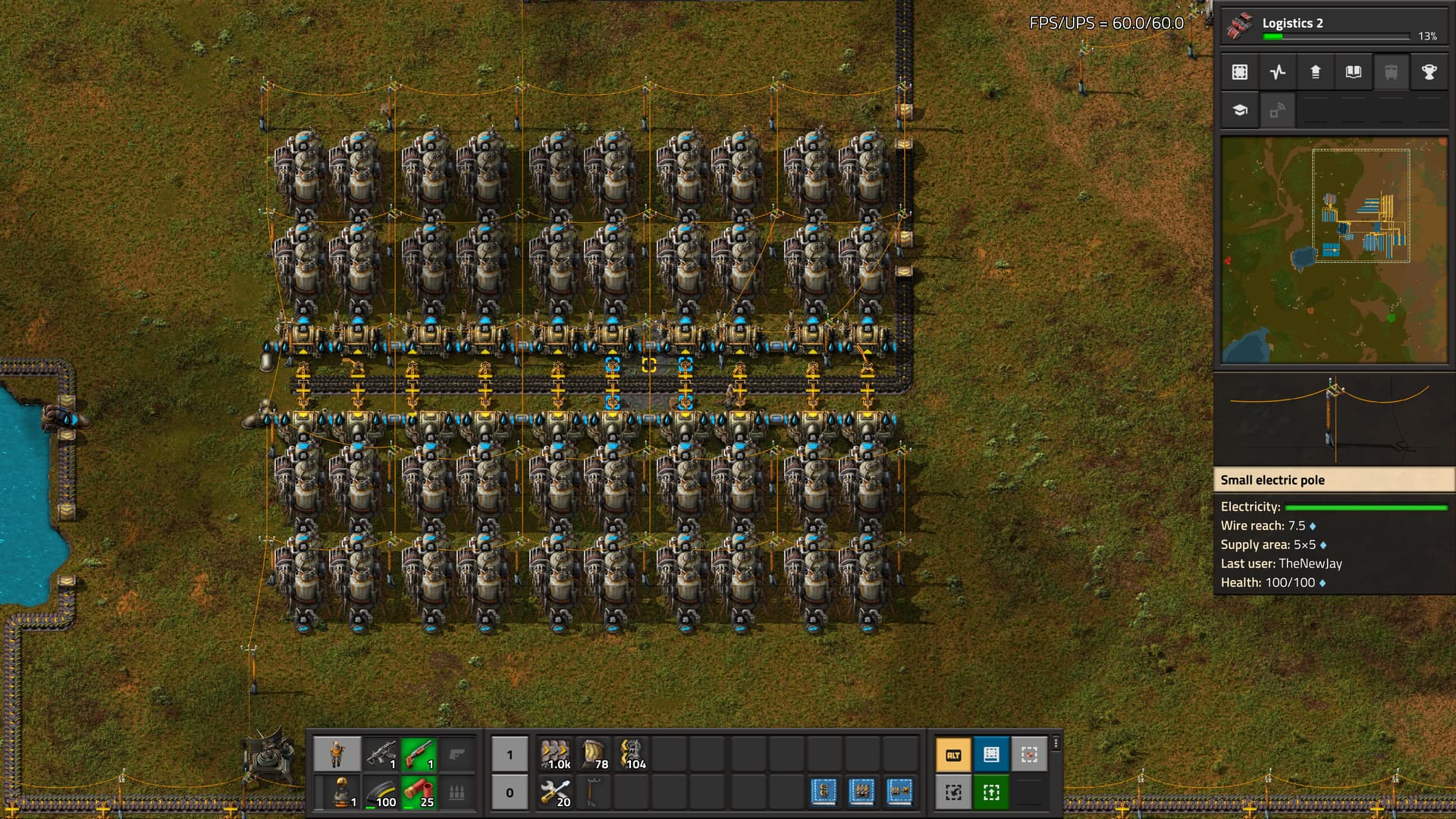Activate the green upgrade planner shortcut

[x=990, y=792]
